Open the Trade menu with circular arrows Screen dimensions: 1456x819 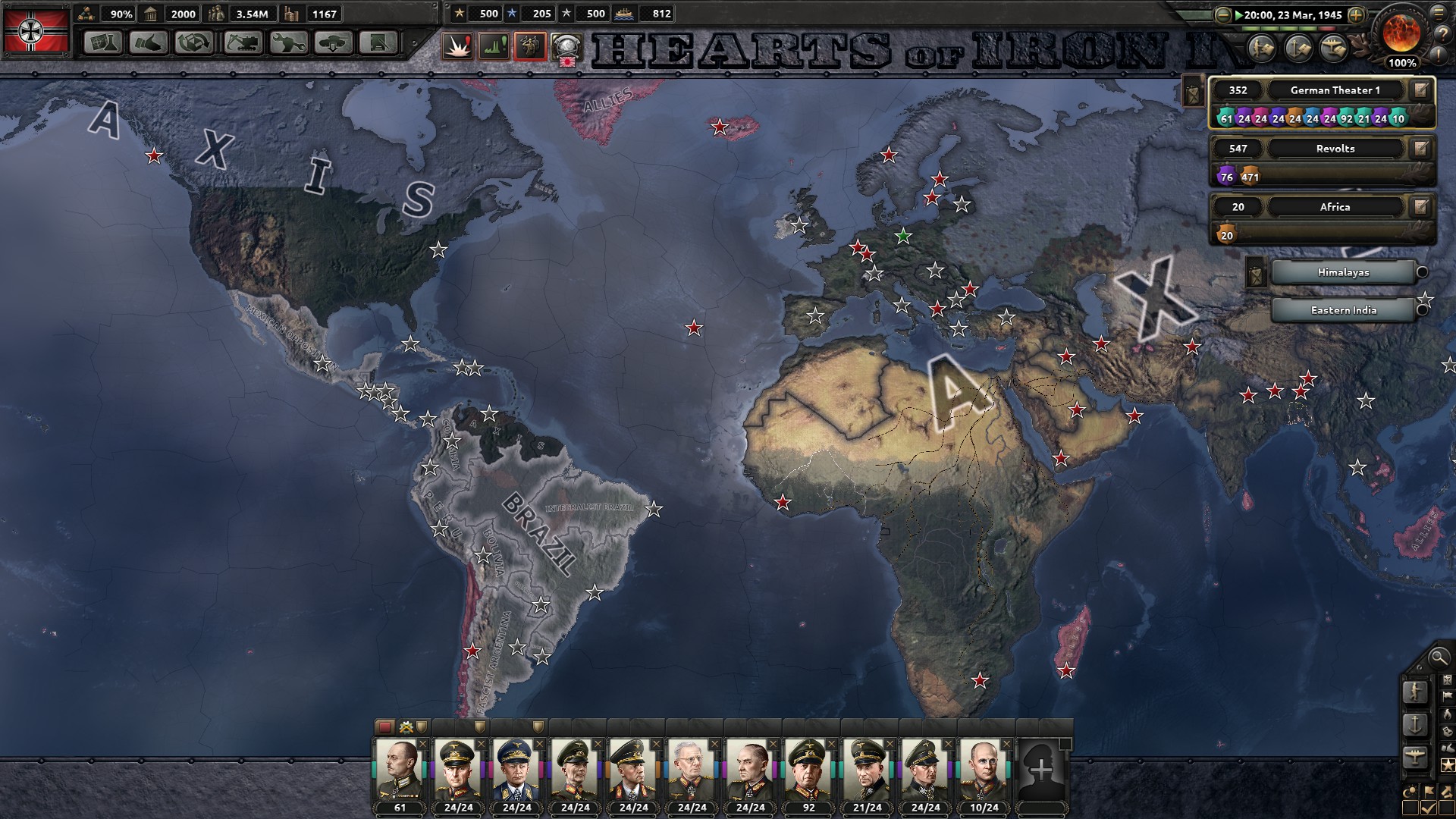194,42
